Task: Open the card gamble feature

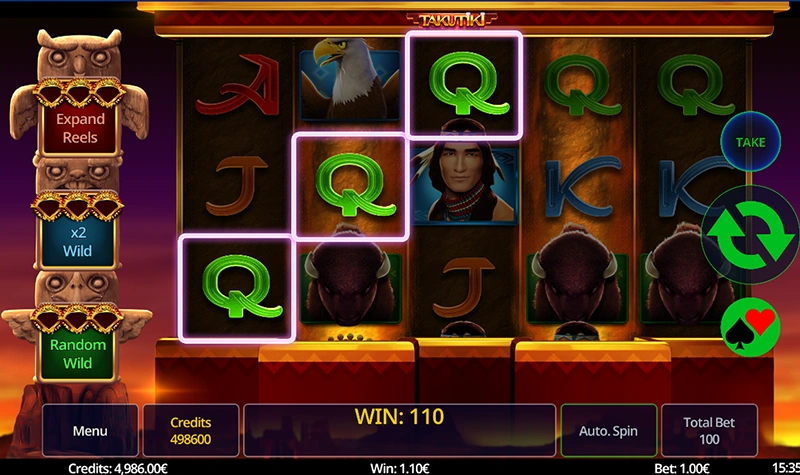Action: click(x=750, y=323)
